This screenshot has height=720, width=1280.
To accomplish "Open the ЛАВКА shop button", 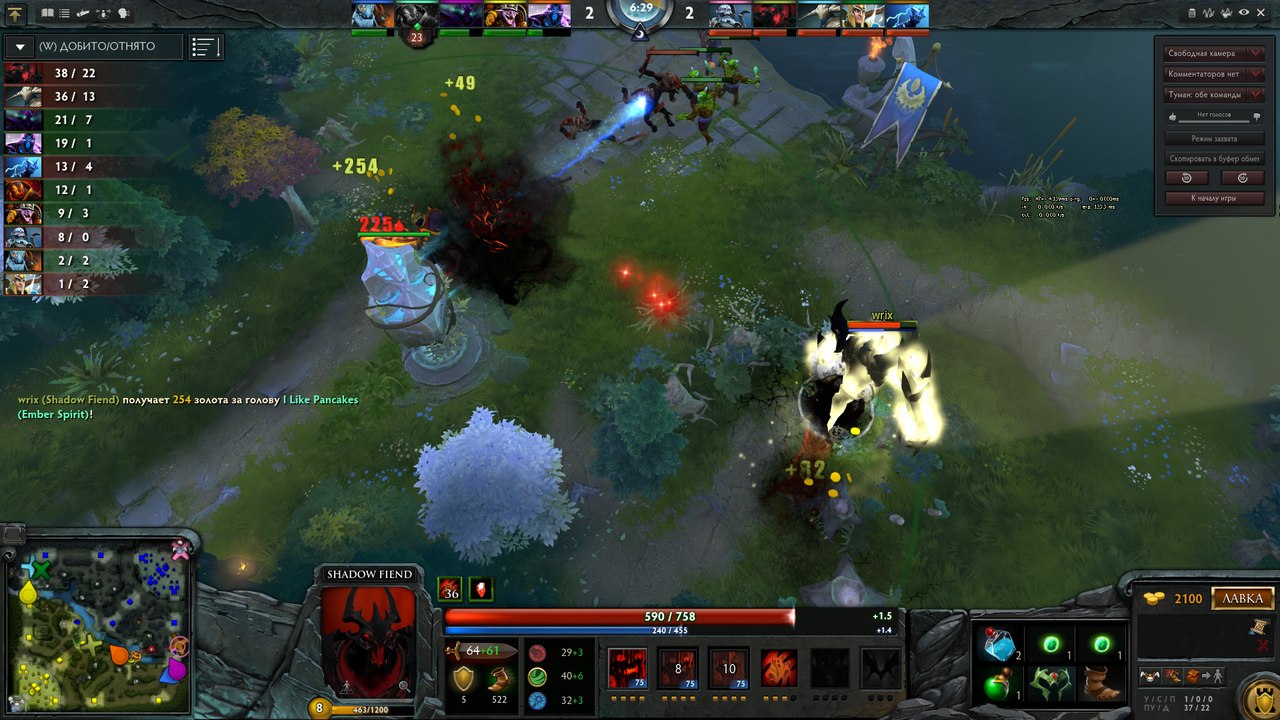I will click(1243, 598).
